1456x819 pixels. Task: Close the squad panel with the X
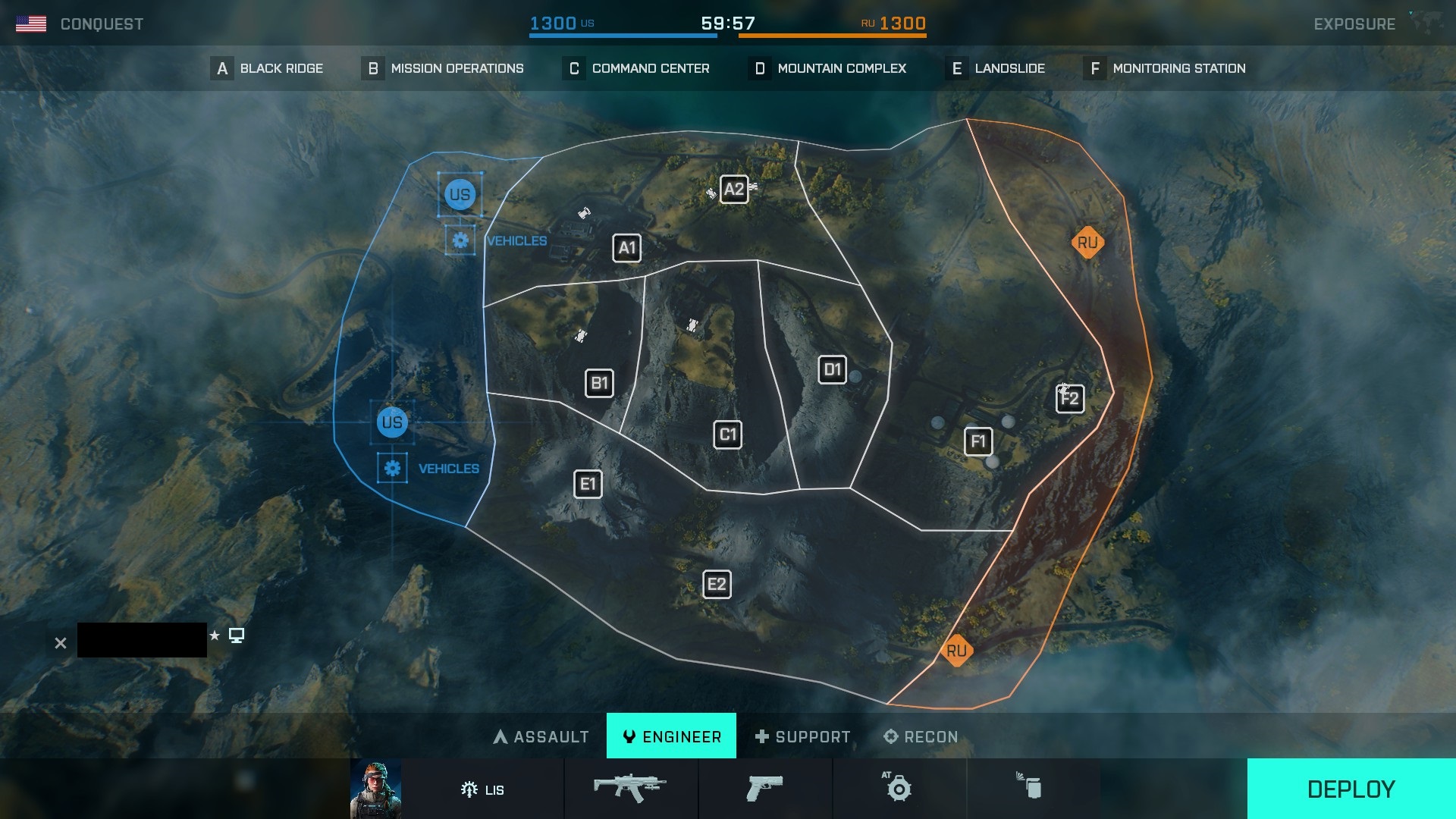(61, 643)
